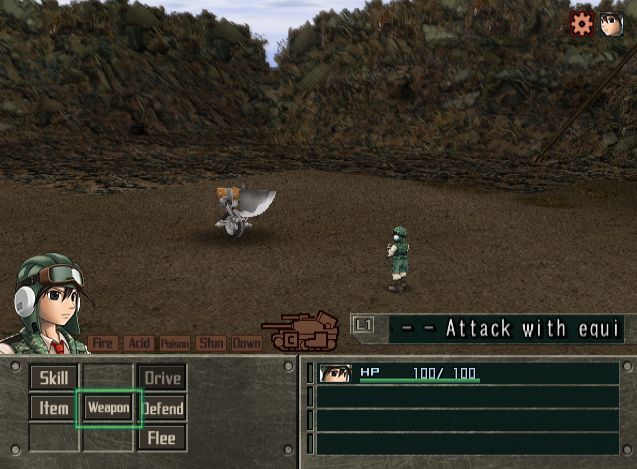Click the gear icon in the turn order
Screen dimensions: 637x469
point(582,23)
